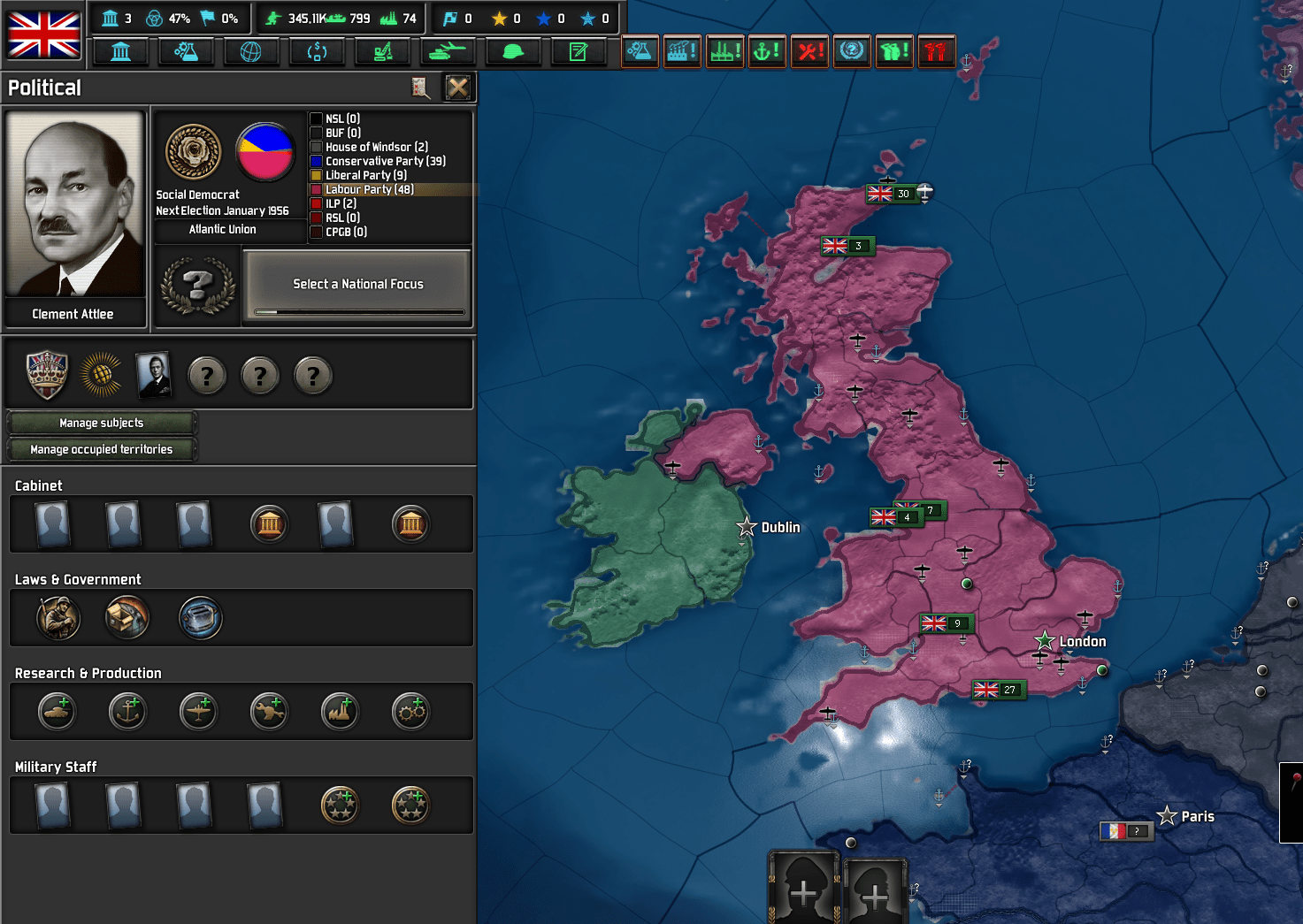Open the Research tab from the top toolbar
The image size is (1303, 924).
[x=186, y=51]
